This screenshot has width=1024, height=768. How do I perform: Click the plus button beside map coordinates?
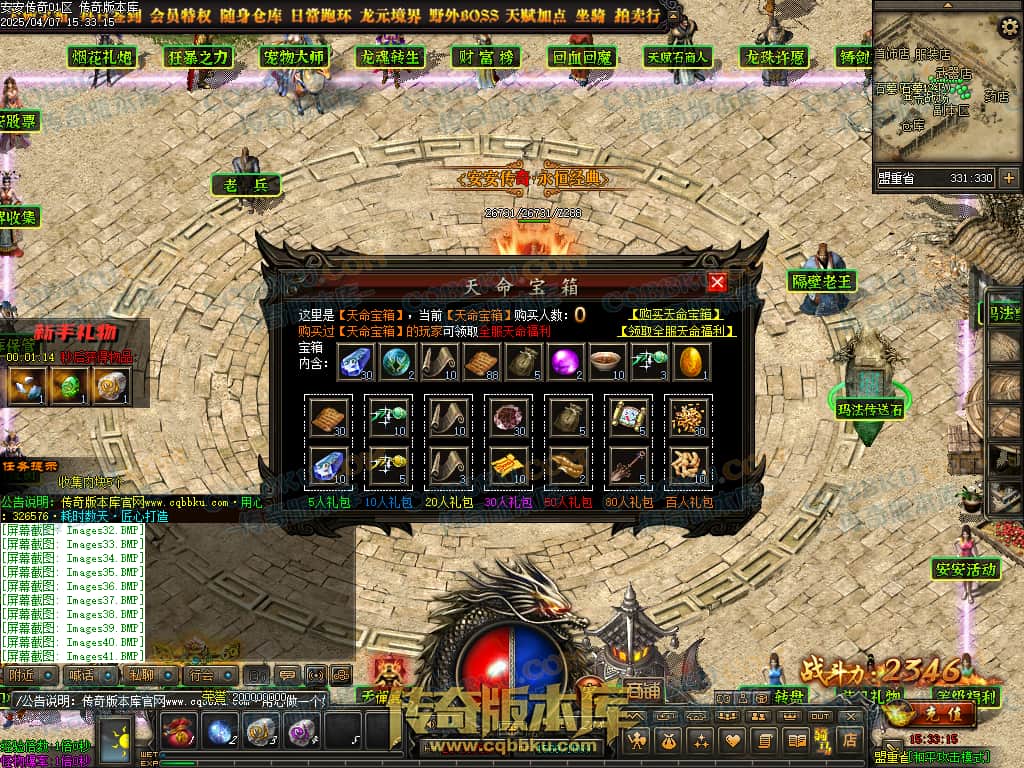coord(1008,178)
